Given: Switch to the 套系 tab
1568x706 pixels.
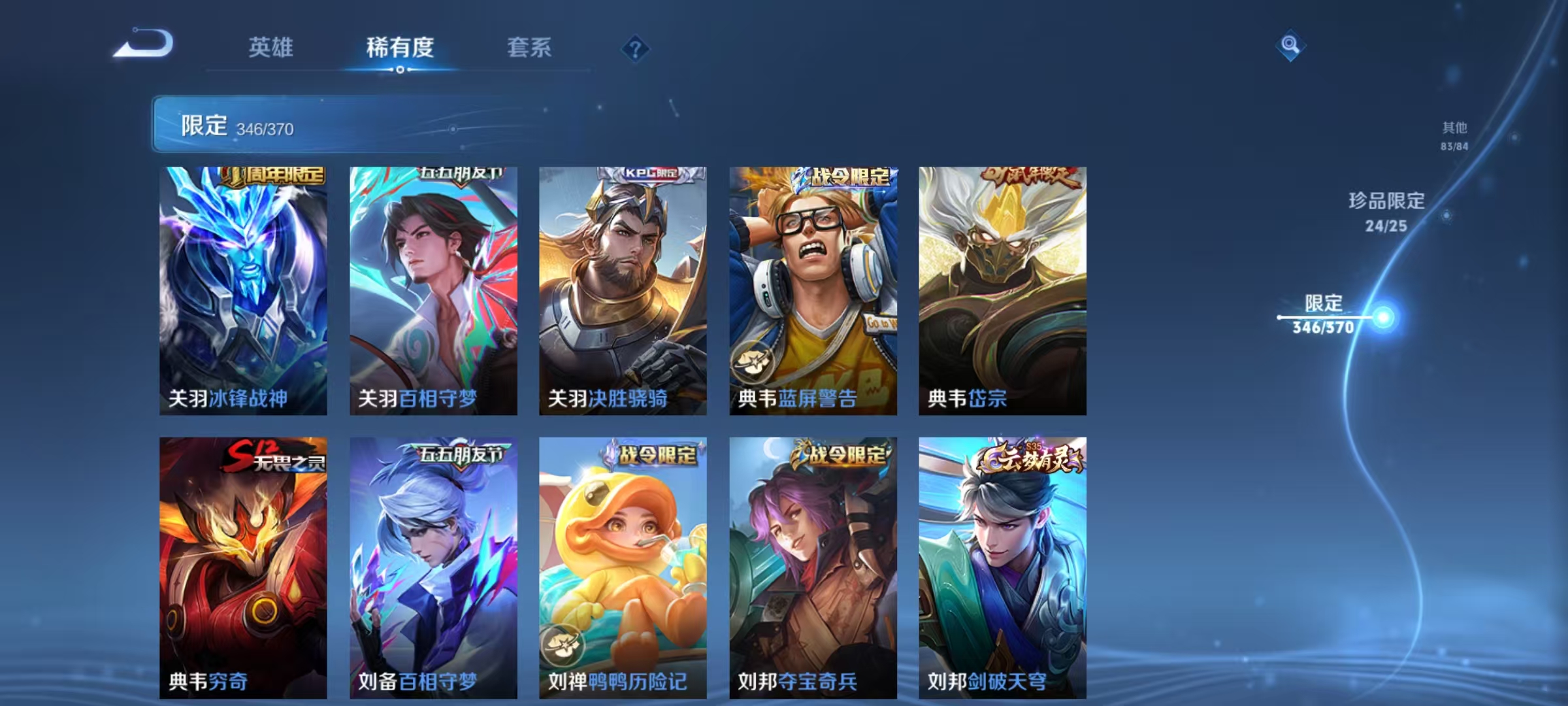Looking at the screenshot, I should coord(529,48).
